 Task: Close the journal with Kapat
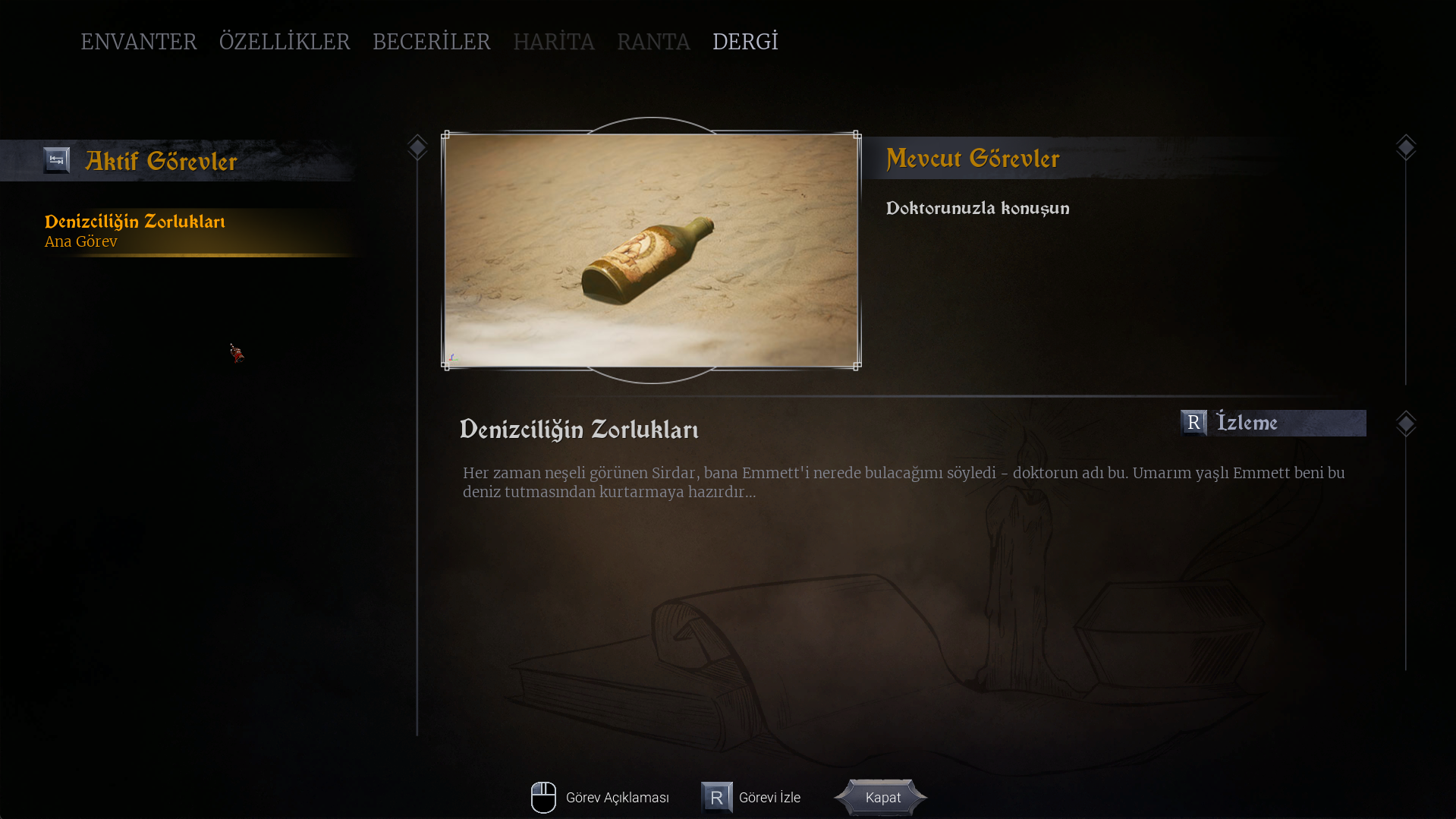pos(882,798)
